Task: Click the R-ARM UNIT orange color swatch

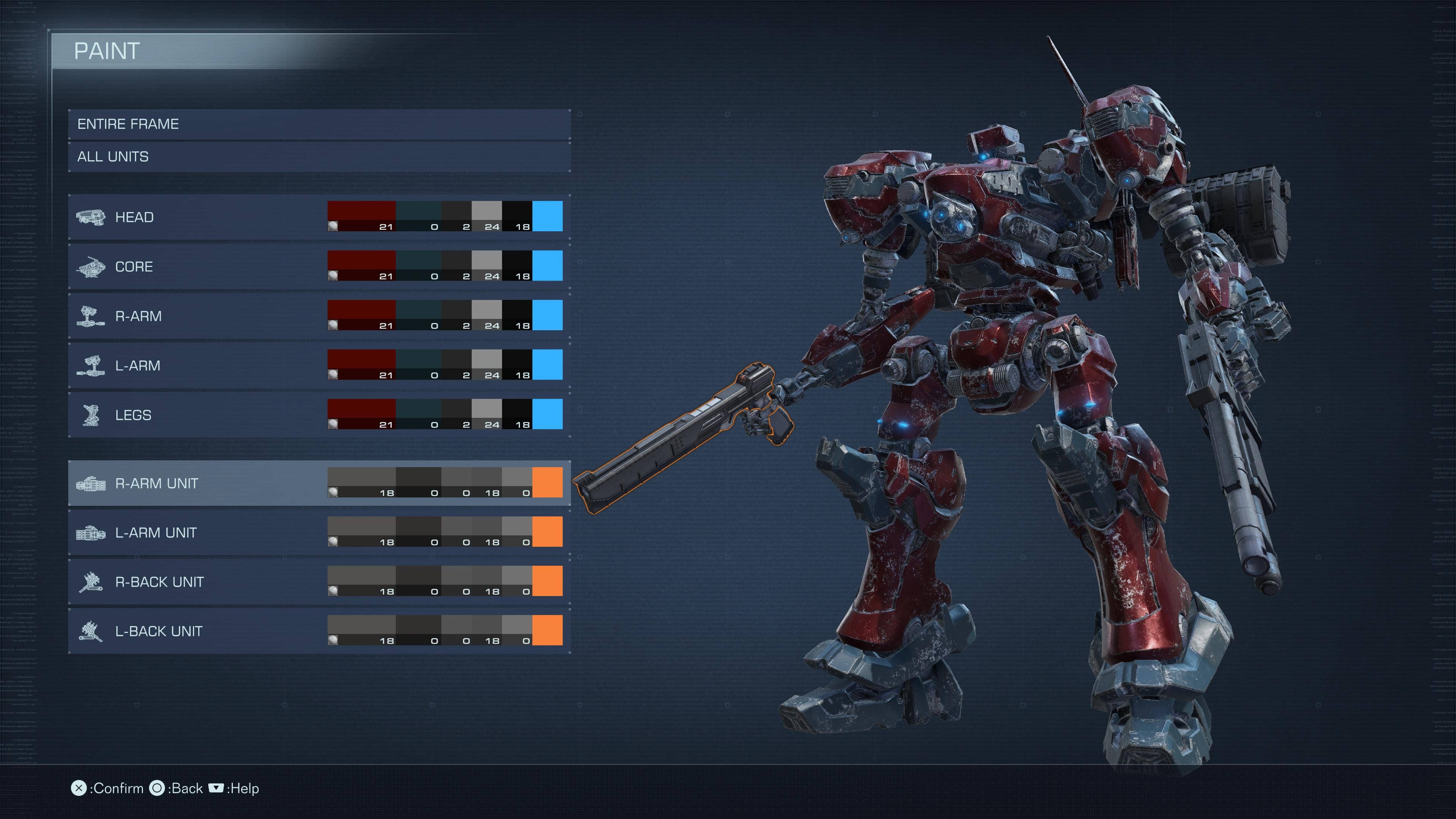Action: 547,482
